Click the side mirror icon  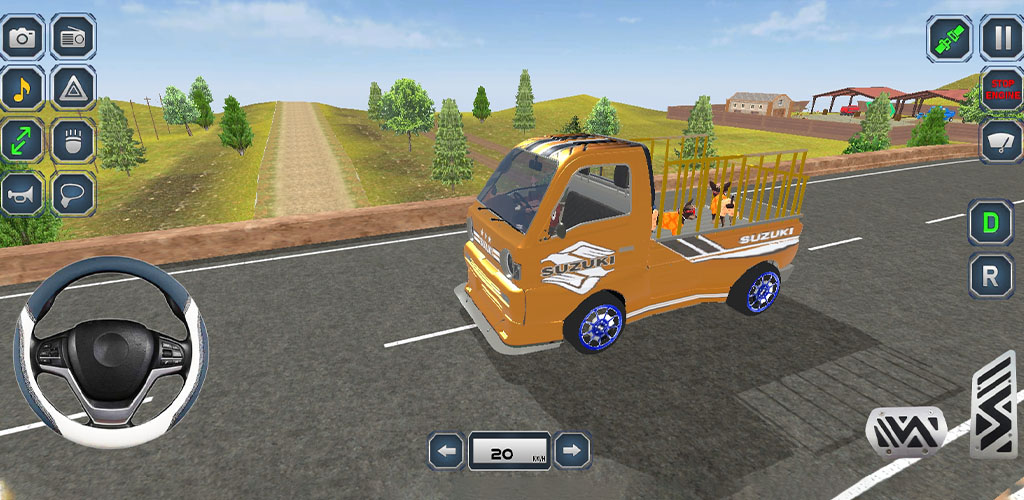pos(73,193)
